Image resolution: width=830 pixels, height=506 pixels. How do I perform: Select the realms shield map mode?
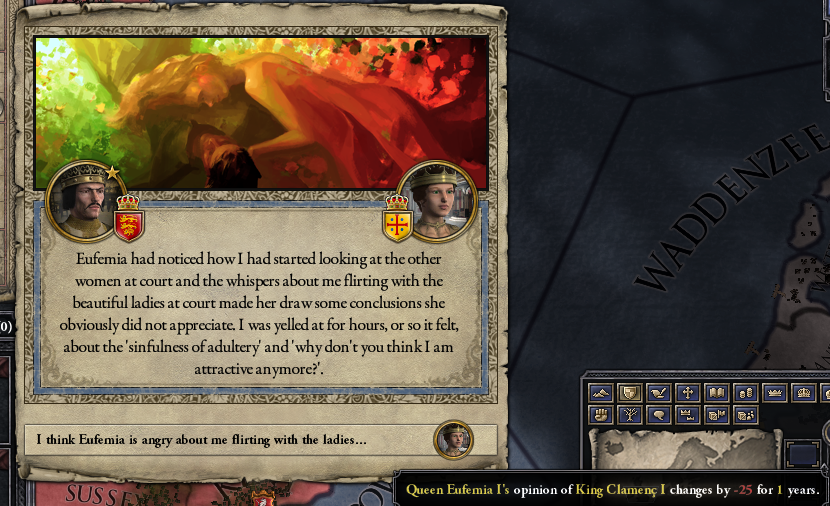629,392
